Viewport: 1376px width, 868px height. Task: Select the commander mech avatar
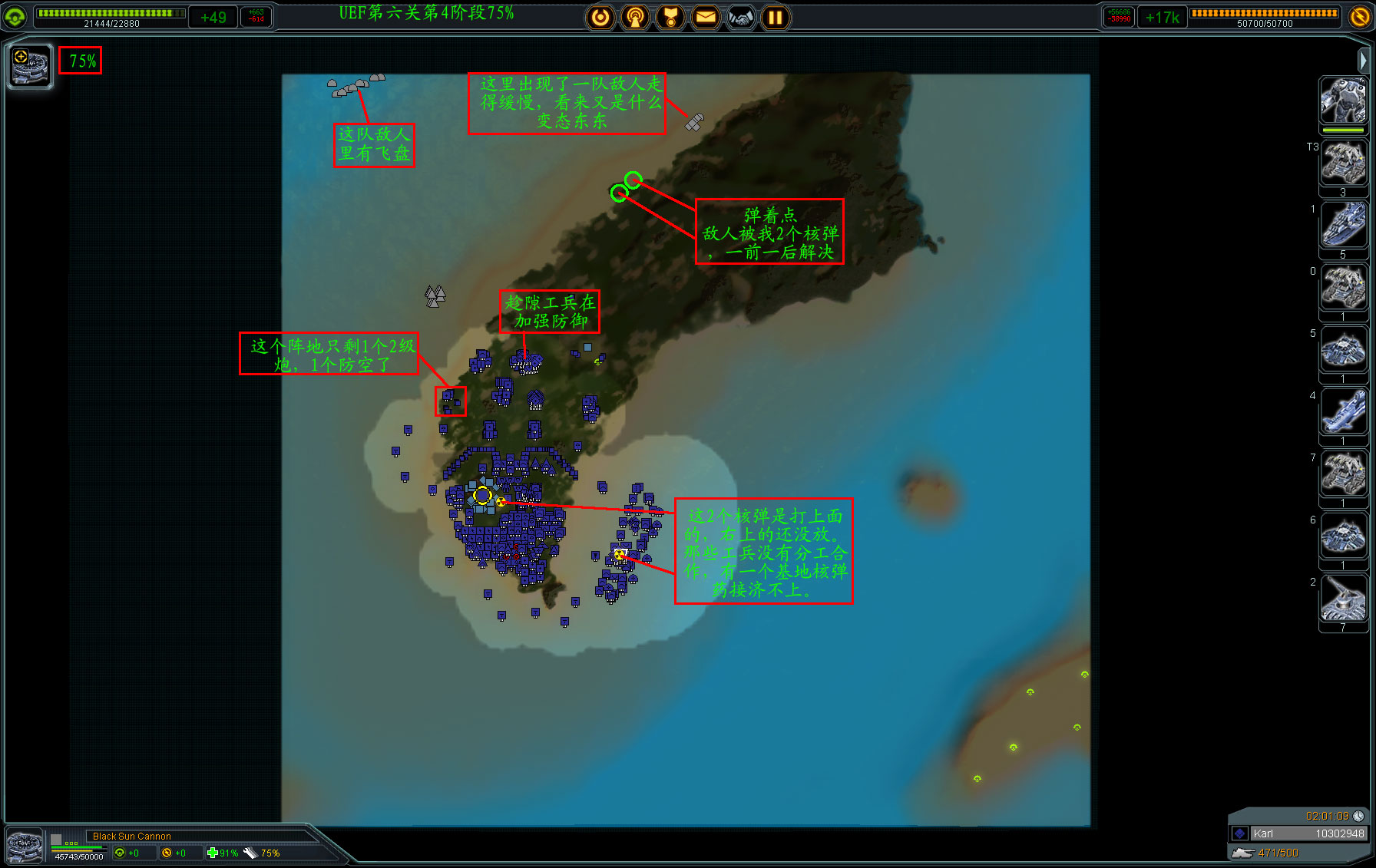[1343, 101]
